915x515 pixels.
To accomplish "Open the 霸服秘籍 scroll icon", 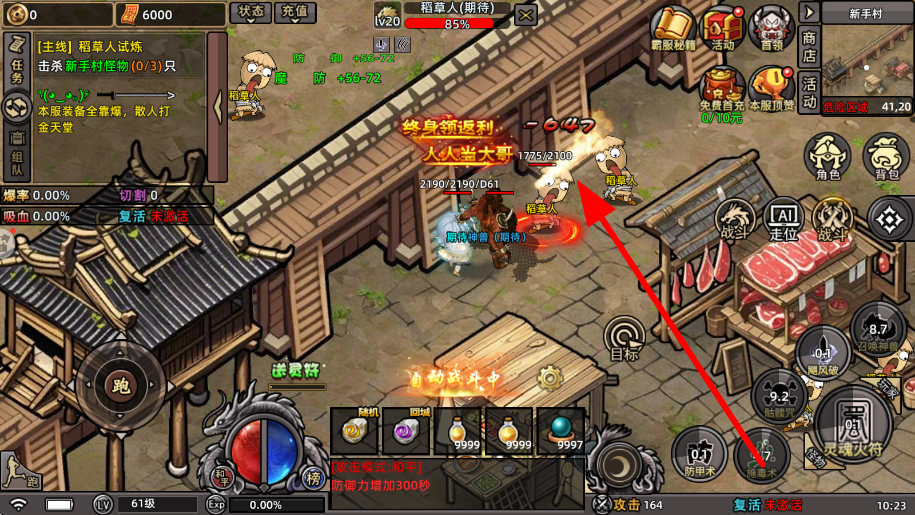I will pyautogui.click(x=672, y=28).
